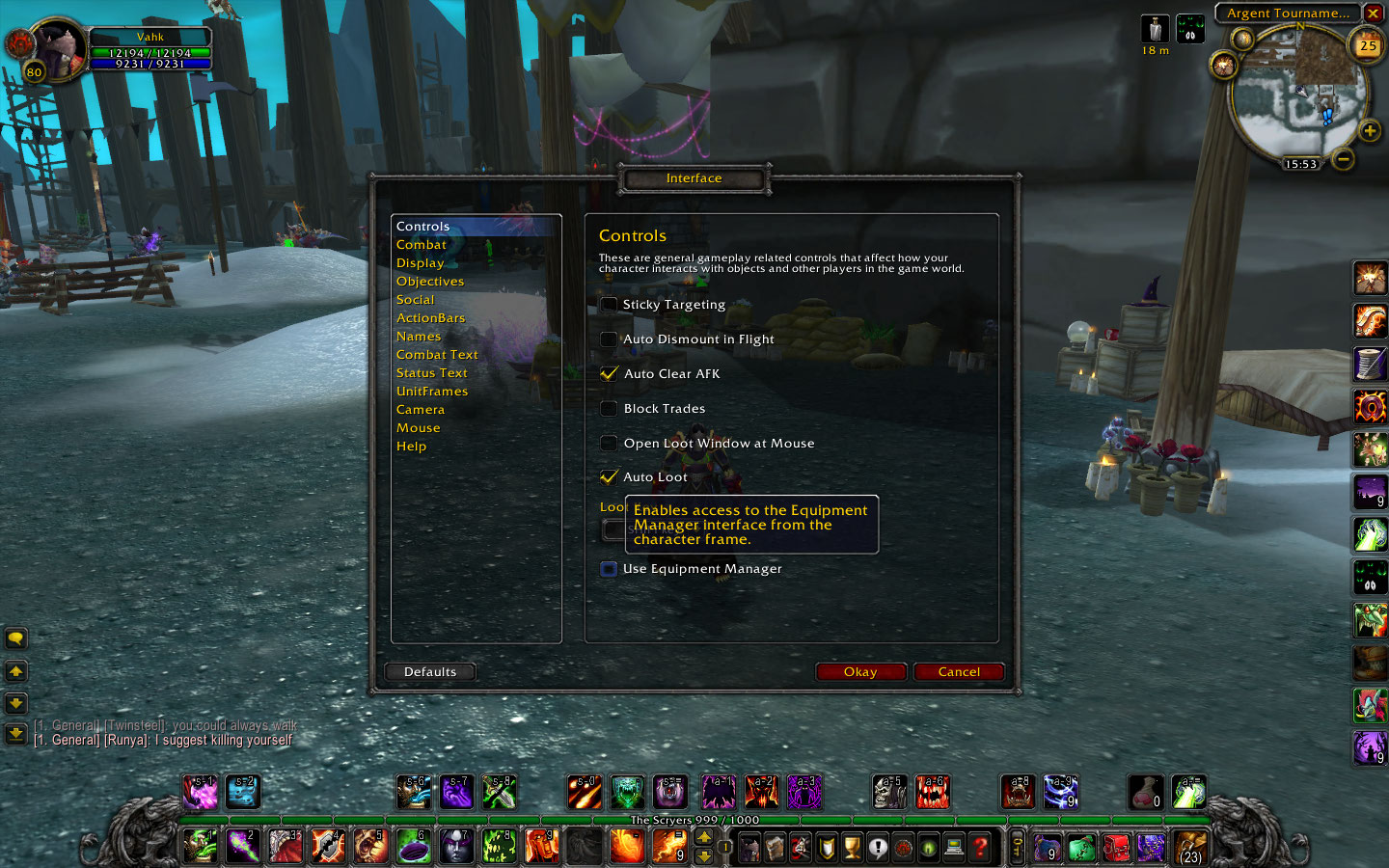
Task: Select the ActionBars category
Action: [430, 318]
